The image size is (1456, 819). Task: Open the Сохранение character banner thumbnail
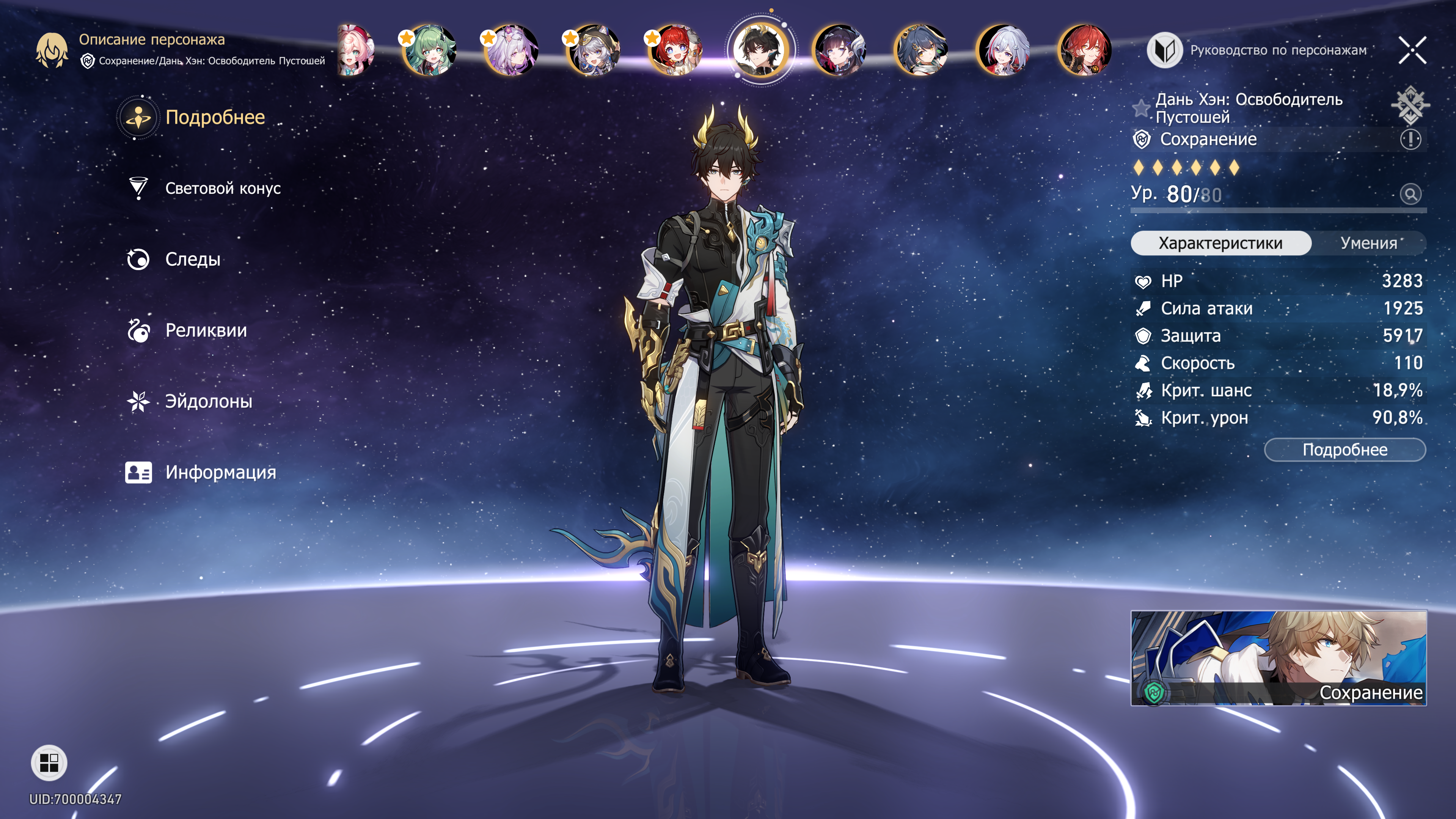pos(1278,658)
